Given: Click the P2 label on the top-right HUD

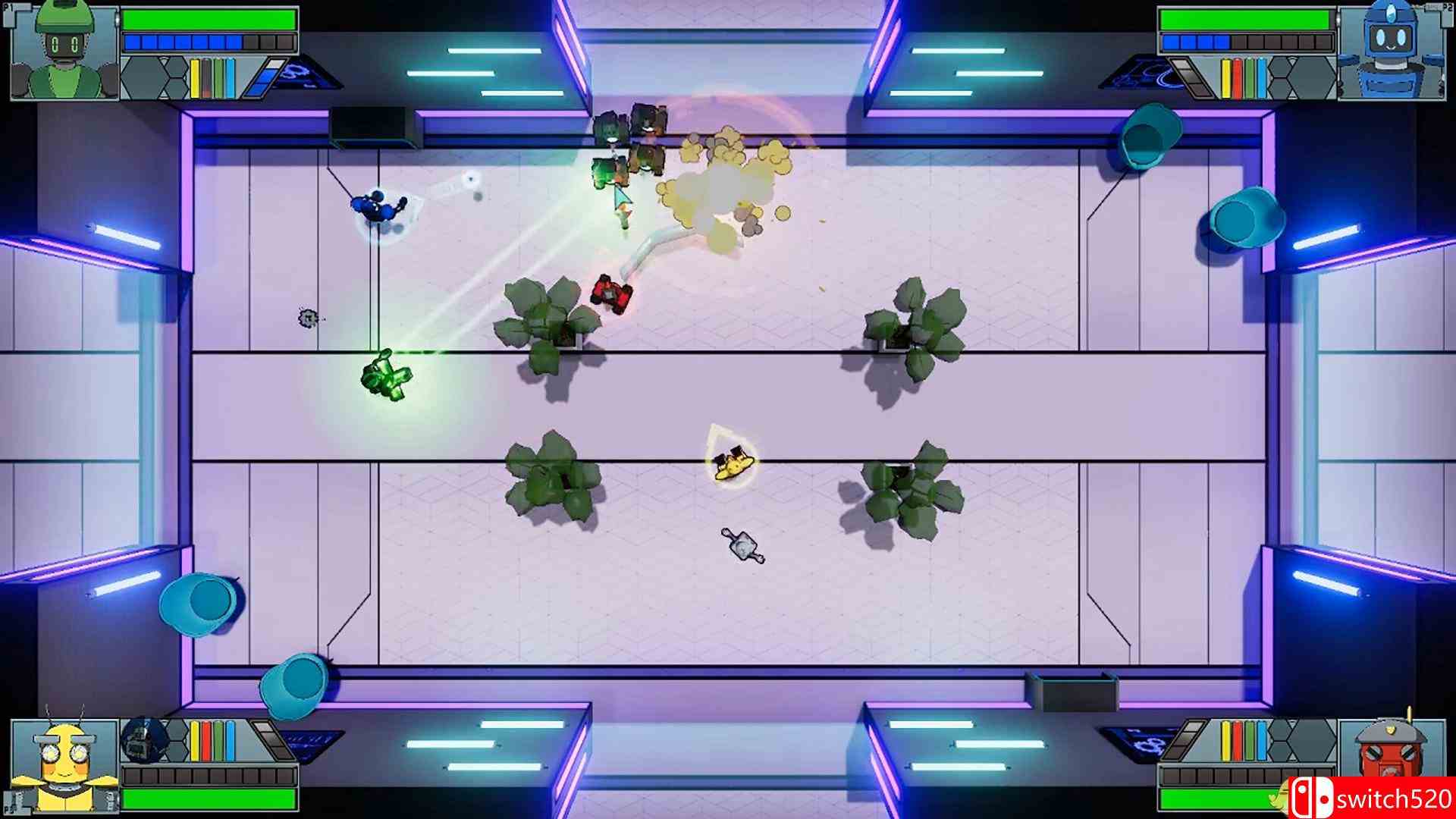Looking at the screenshot, I should (x=1447, y=8).
